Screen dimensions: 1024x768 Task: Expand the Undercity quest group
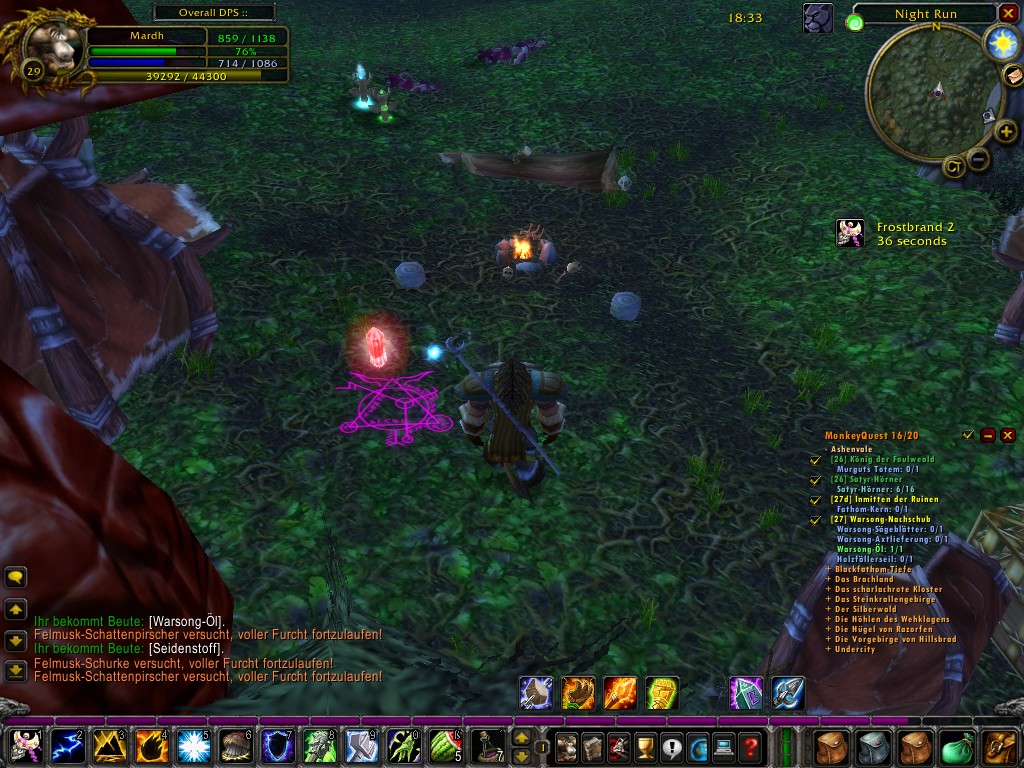click(x=828, y=649)
